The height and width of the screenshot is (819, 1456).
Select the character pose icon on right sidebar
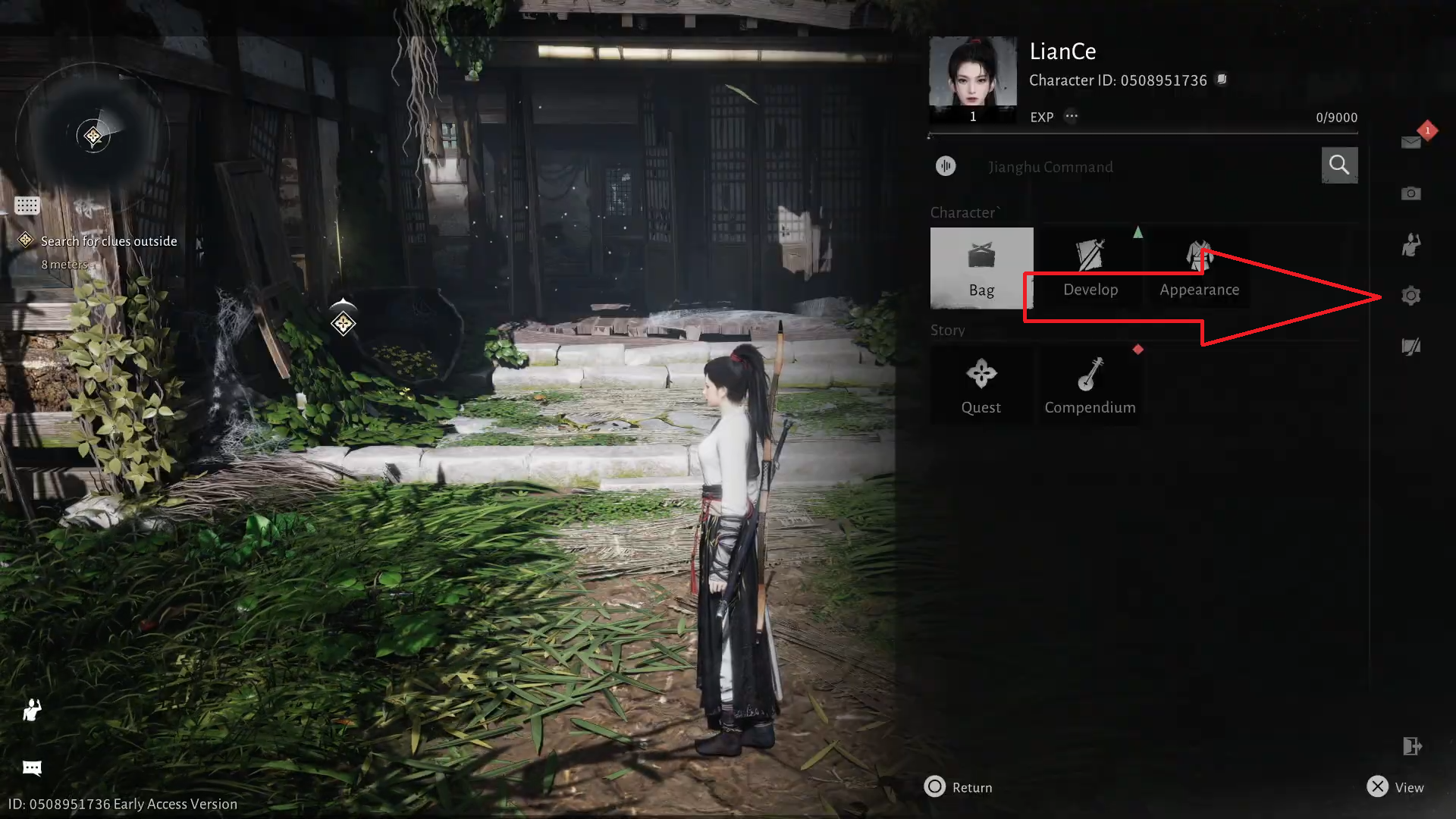point(1410,244)
